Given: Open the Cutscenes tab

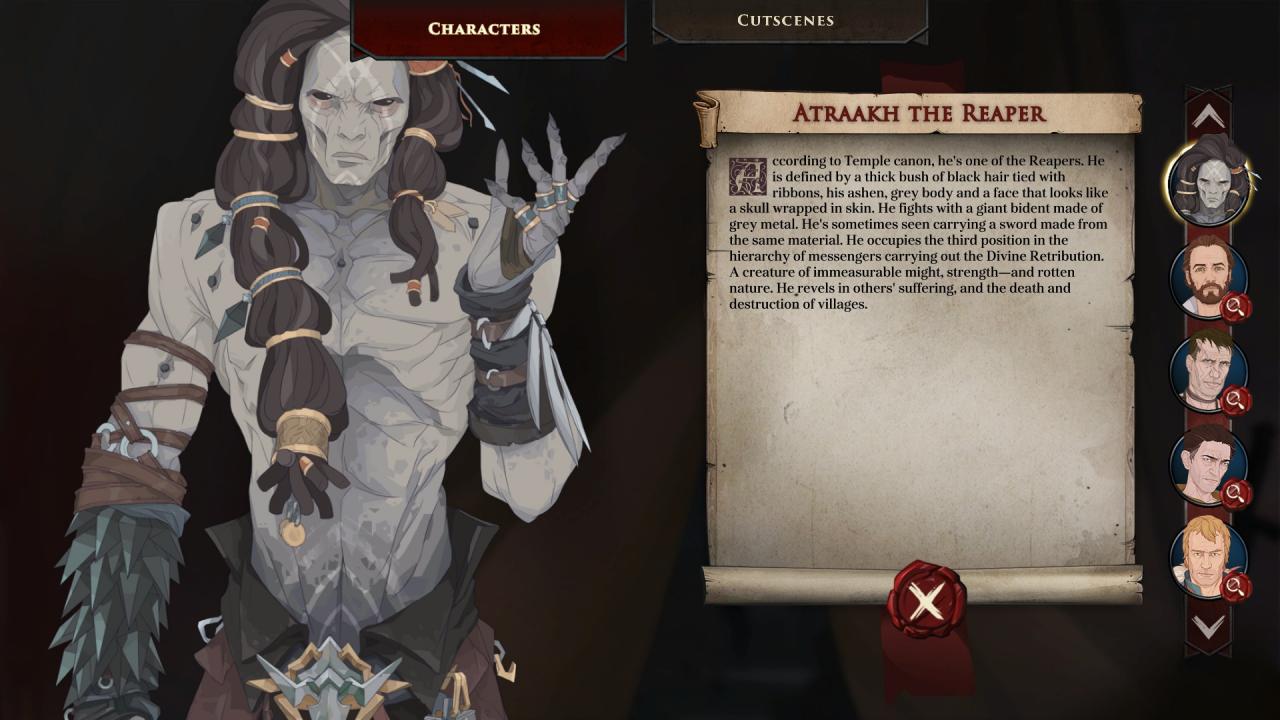Looking at the screenshot, I should point(786,20).
